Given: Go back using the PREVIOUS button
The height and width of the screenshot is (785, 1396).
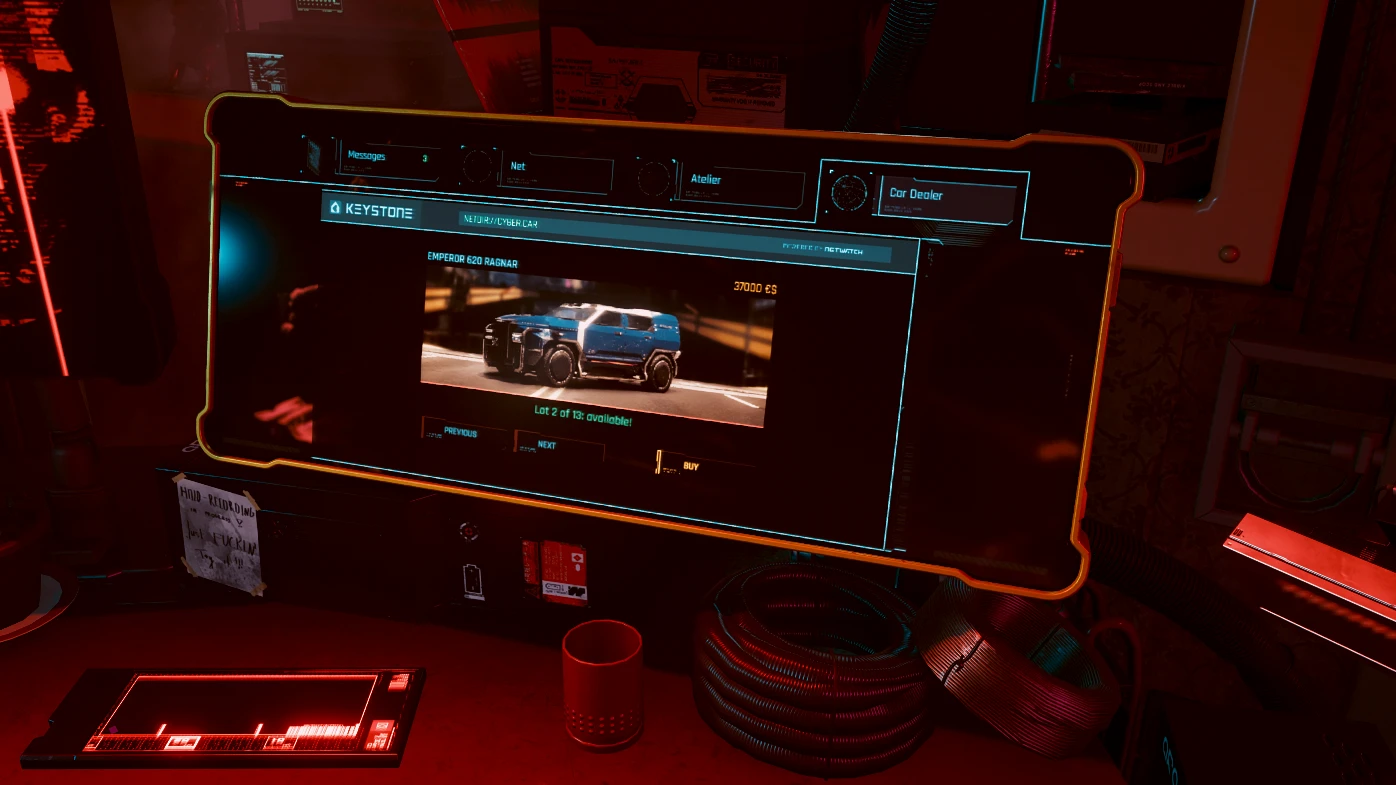Looking at the screenshot, I should tap(460, 432).
